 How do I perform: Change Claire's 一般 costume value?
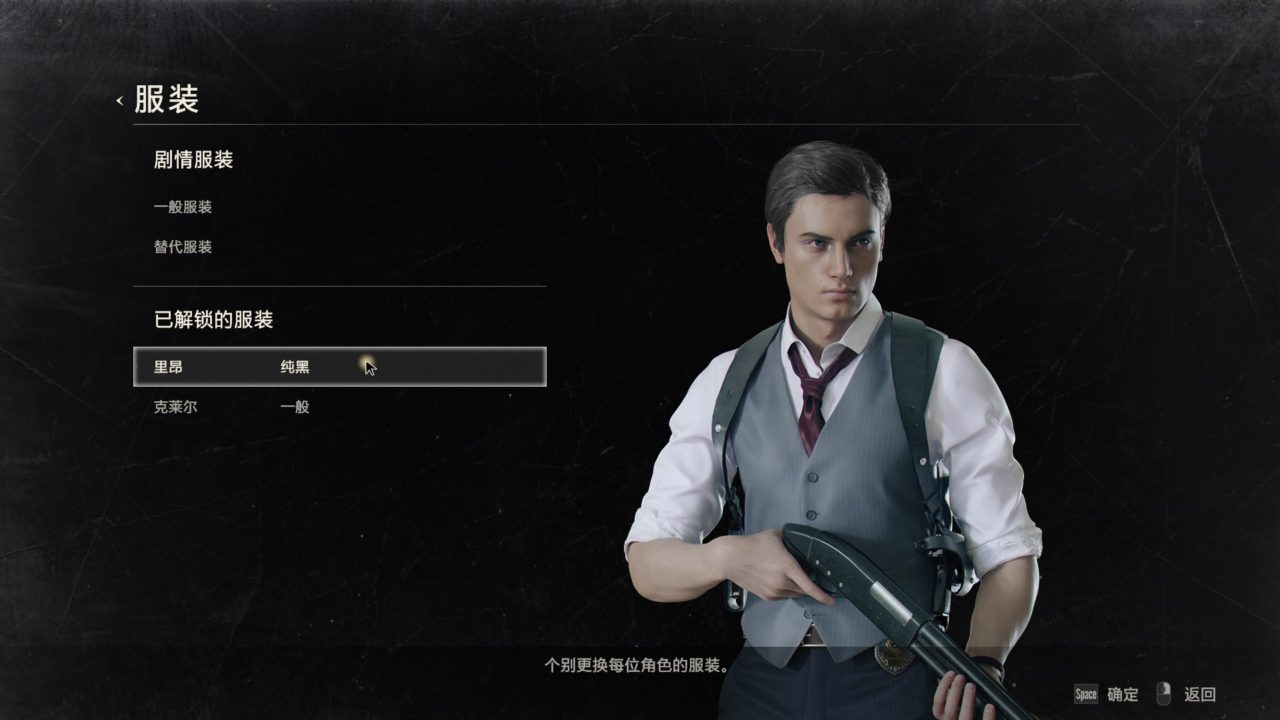(295, 407)
